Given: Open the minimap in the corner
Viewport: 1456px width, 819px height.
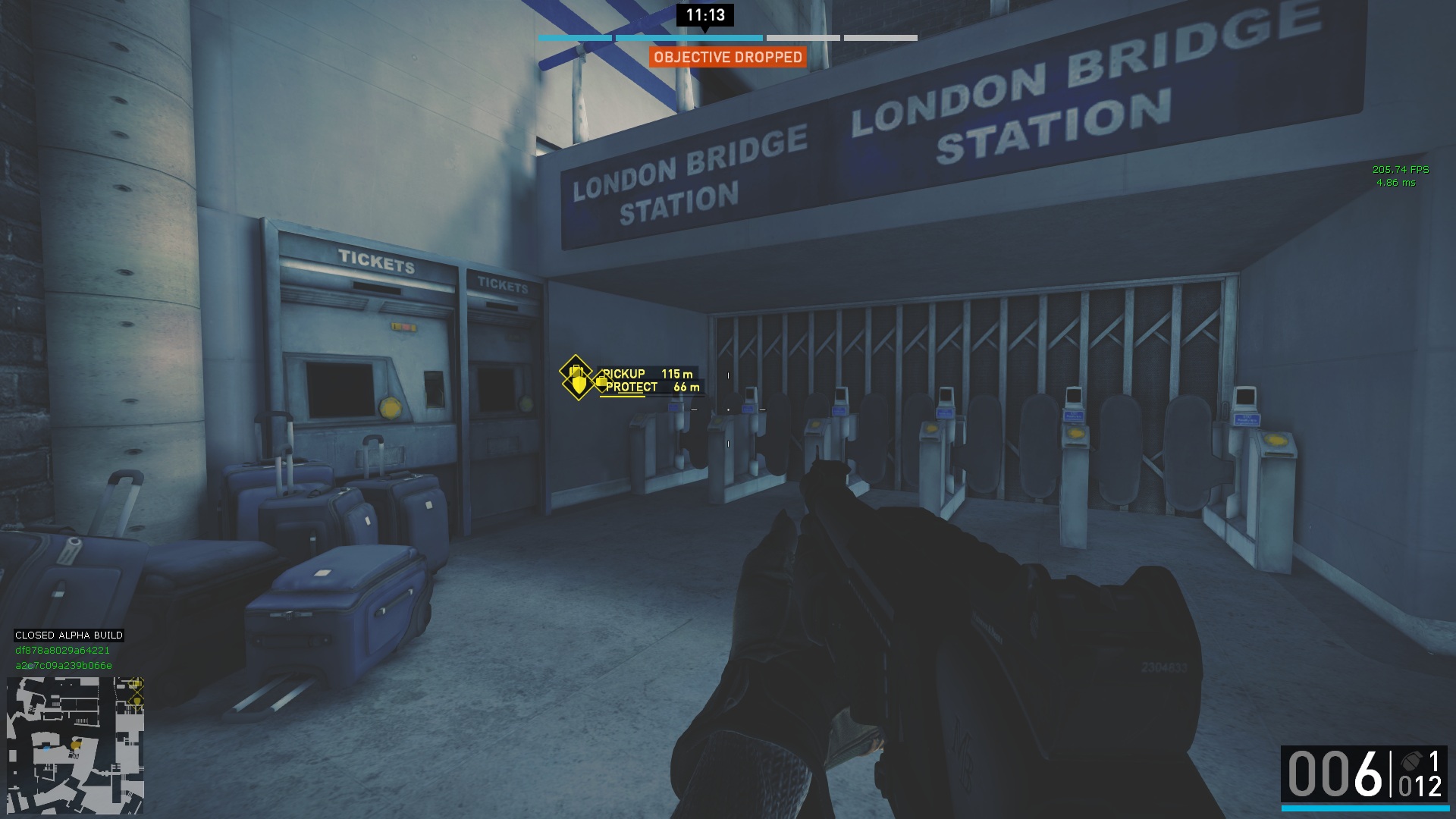Looking at the screenshot, I should tap(75, 745).
